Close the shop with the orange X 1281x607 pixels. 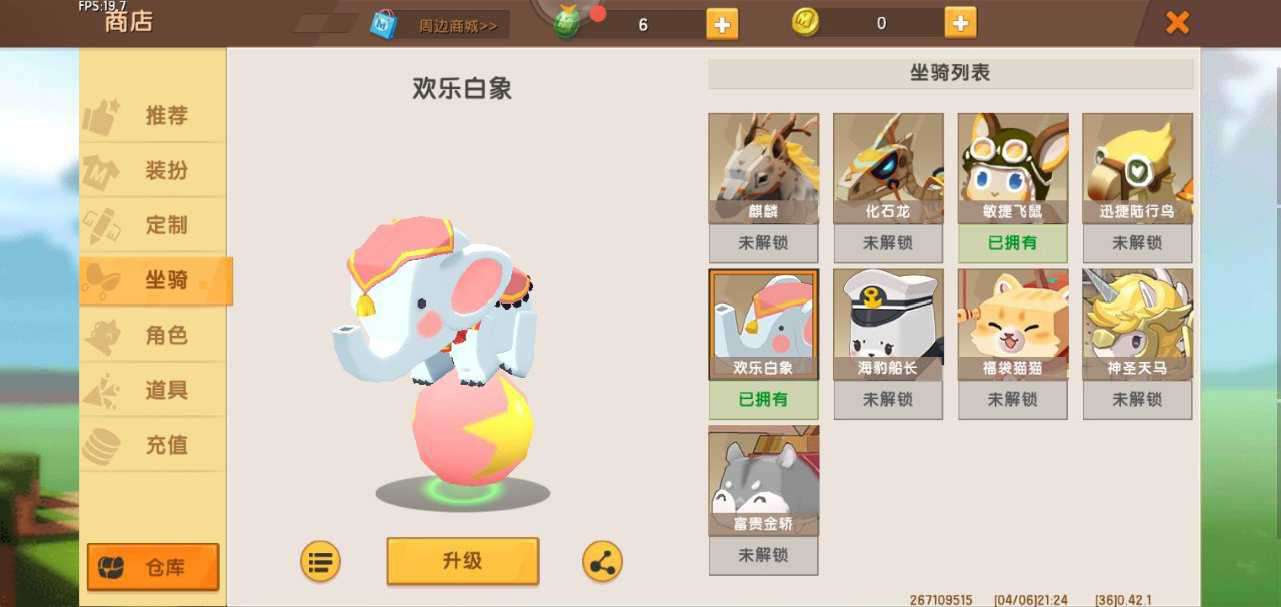(1177, 22)
